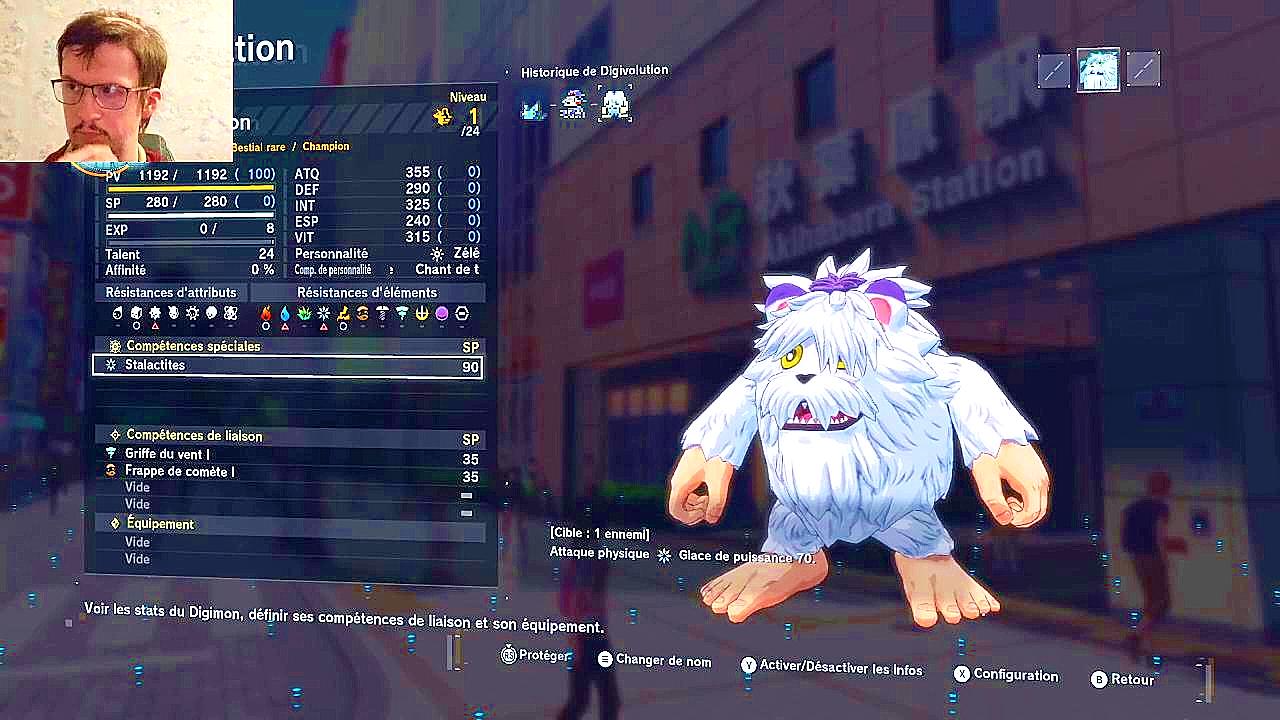1280x720 pixels.
Task: Show the Résistances d'attributs panel header
Action: [171, 293]
